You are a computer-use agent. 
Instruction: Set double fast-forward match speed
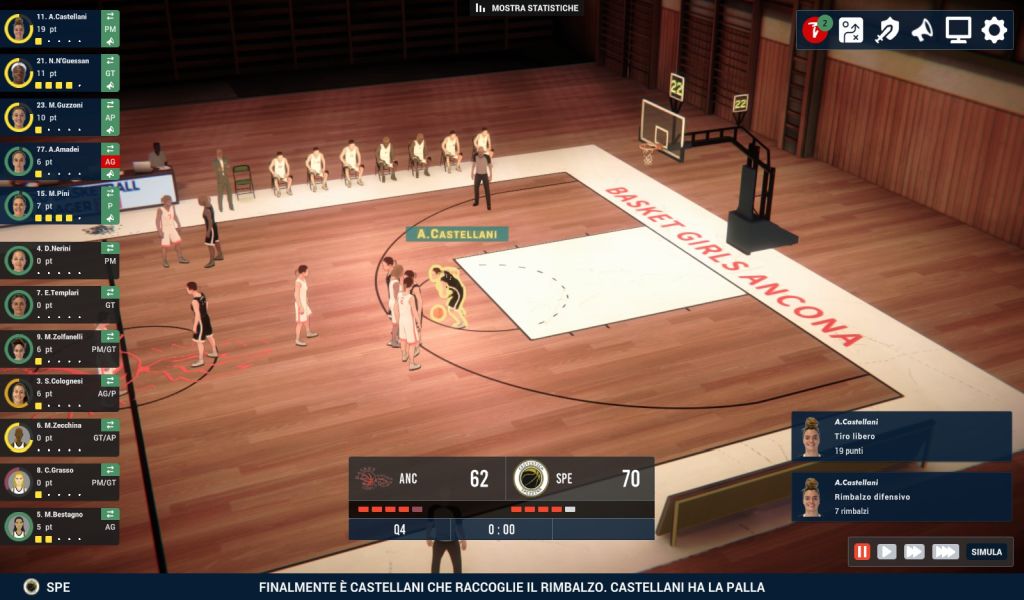914,551
